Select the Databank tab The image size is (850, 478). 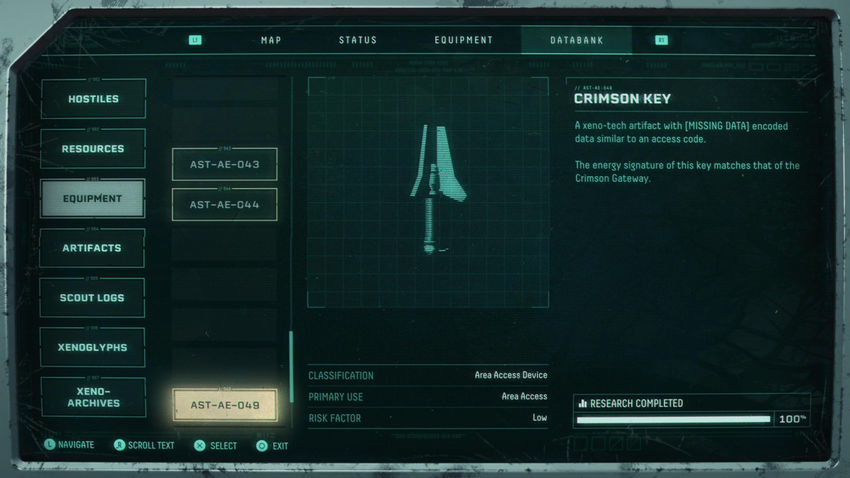(576, 40)
